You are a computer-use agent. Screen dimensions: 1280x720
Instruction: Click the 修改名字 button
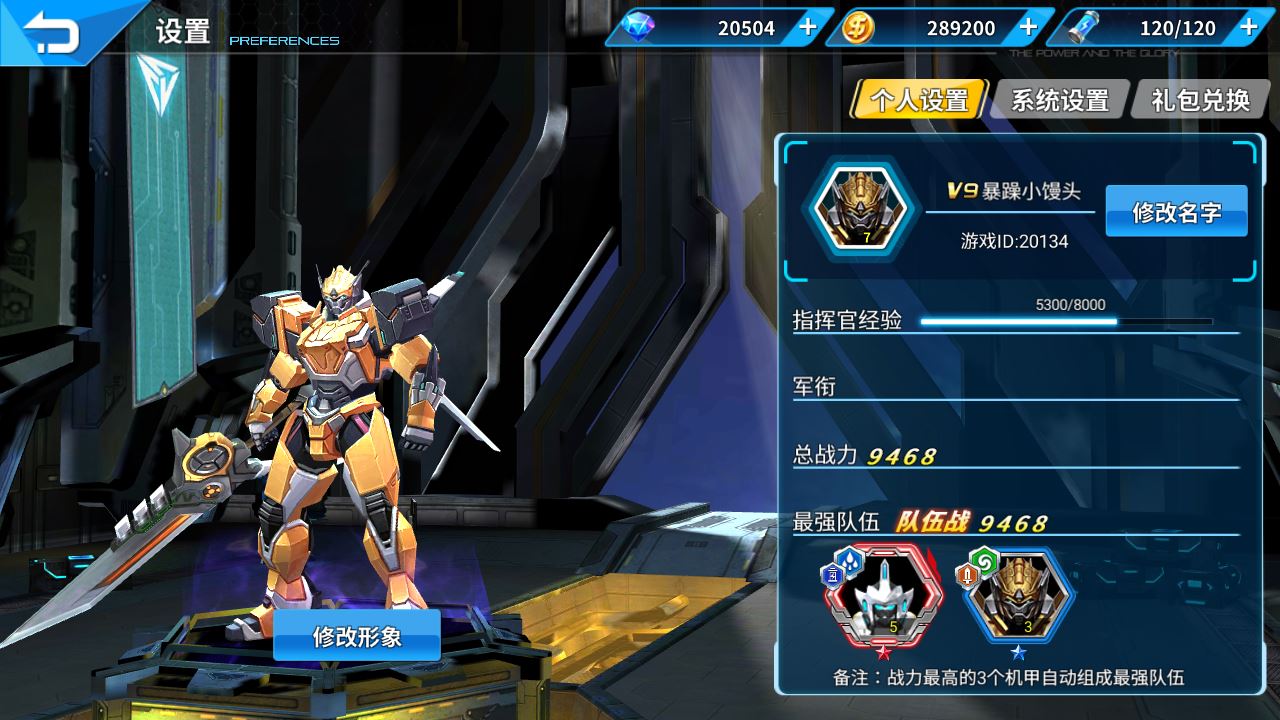(x=1176, y=211)
